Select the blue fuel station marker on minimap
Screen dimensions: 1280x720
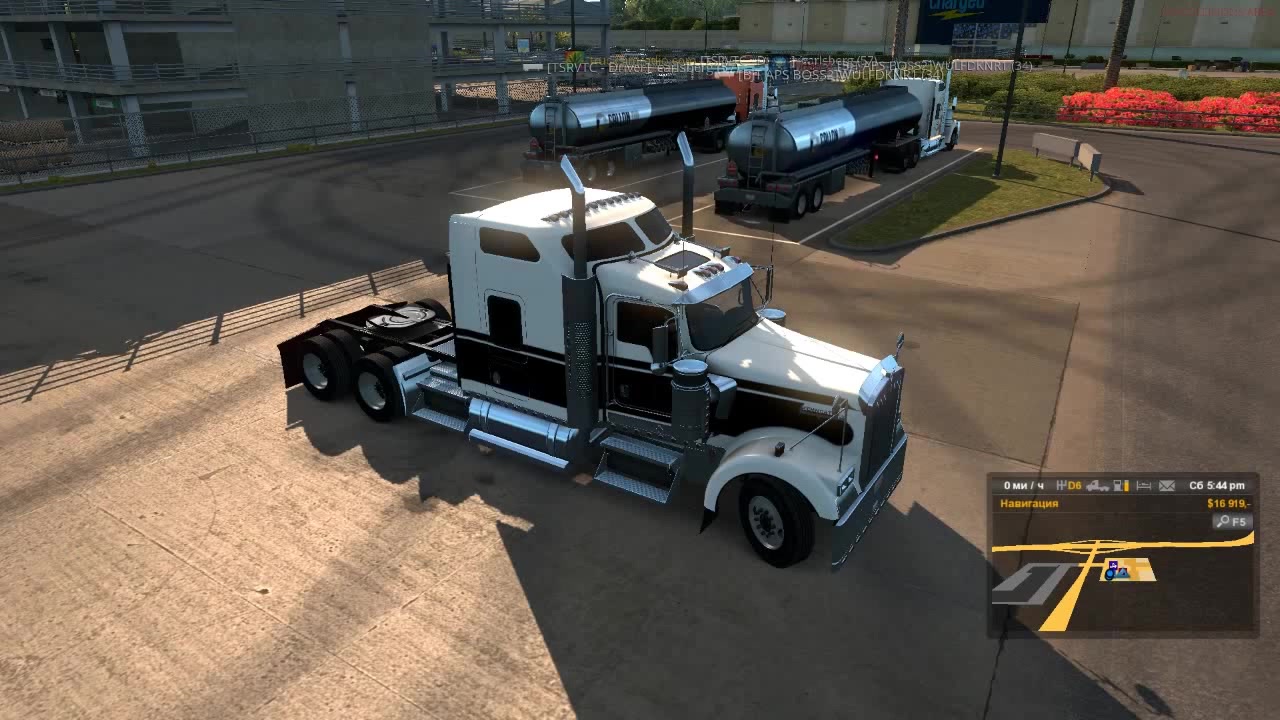[x=1110, y=574]
